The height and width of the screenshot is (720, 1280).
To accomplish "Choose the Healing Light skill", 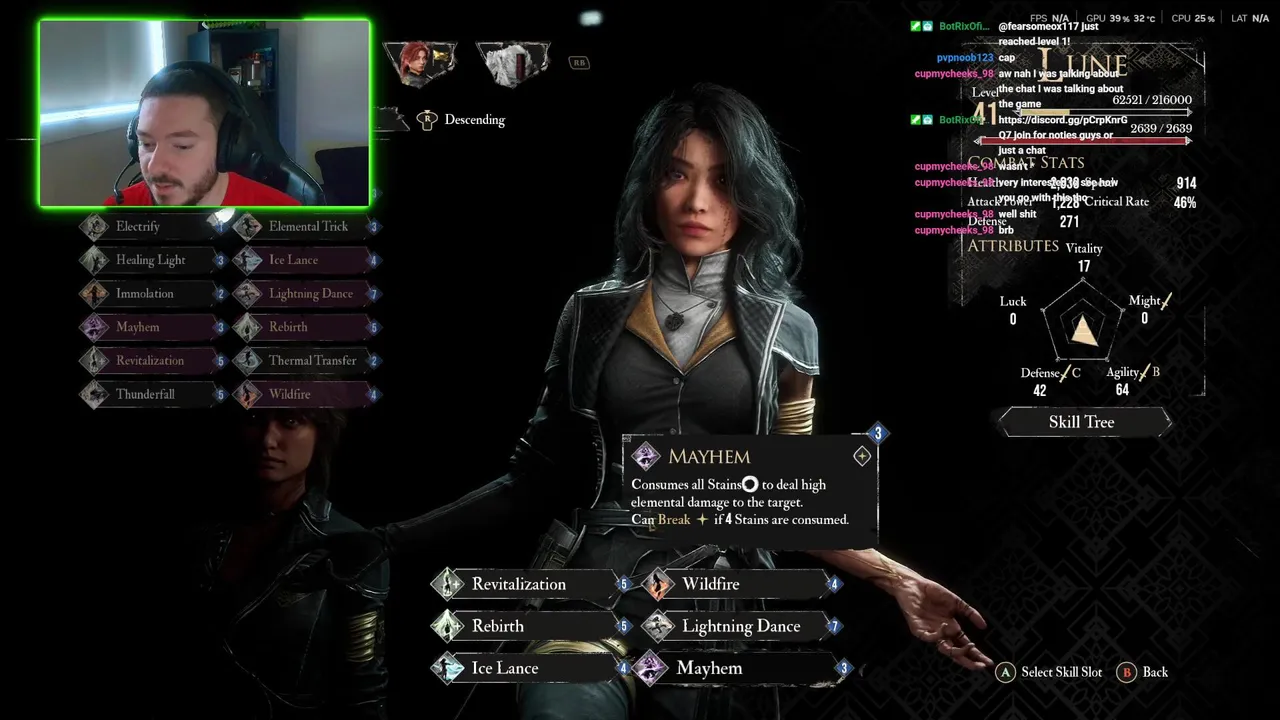I will (150, 260).
